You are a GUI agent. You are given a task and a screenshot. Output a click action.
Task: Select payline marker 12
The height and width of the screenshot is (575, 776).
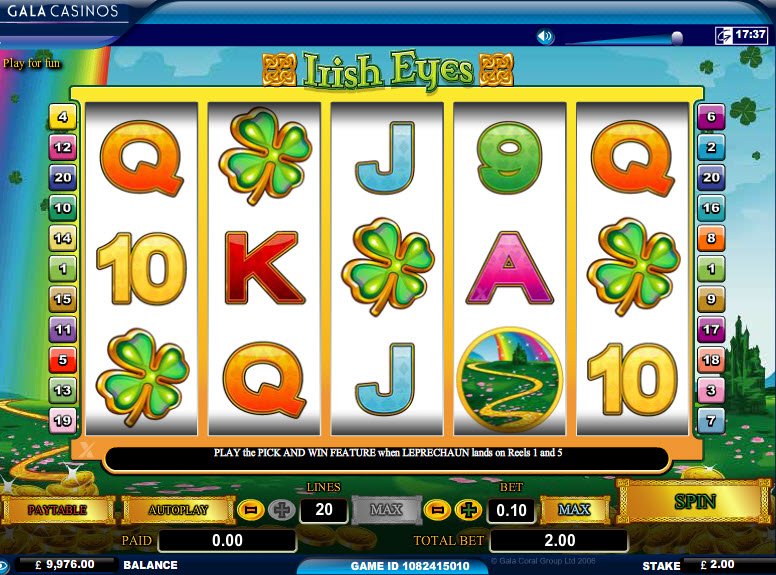63,148
